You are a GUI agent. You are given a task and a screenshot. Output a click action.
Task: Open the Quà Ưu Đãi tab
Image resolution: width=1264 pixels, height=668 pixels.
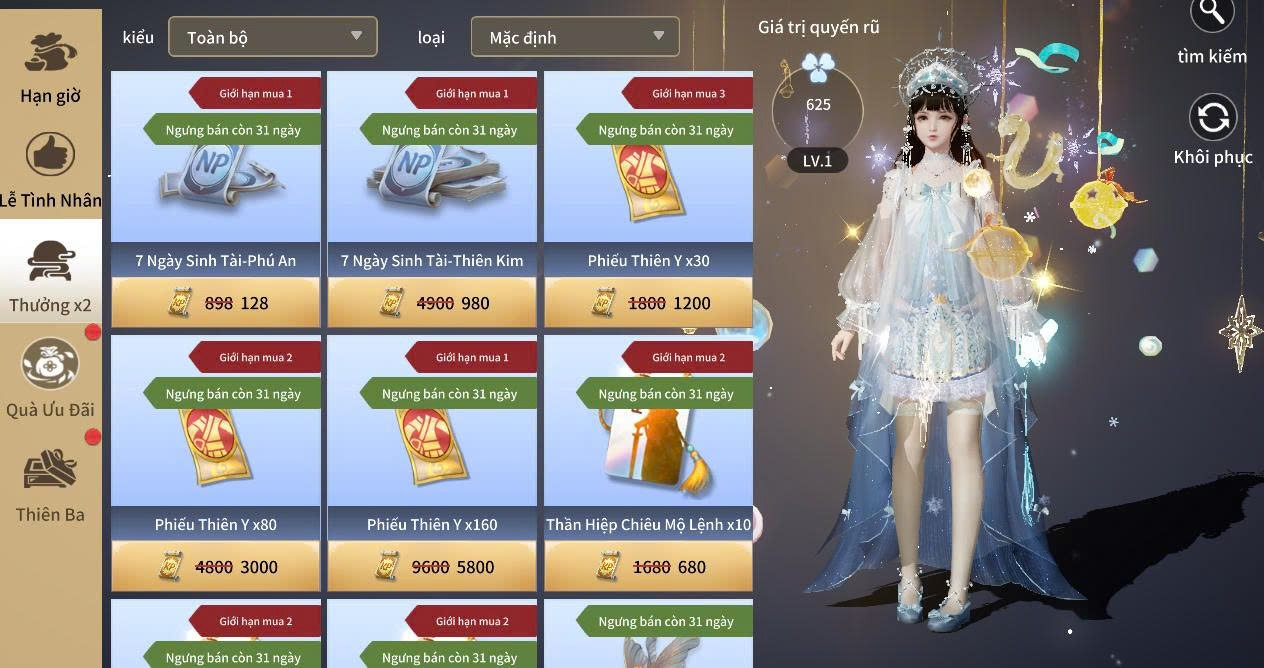click(x=50, y=378)
